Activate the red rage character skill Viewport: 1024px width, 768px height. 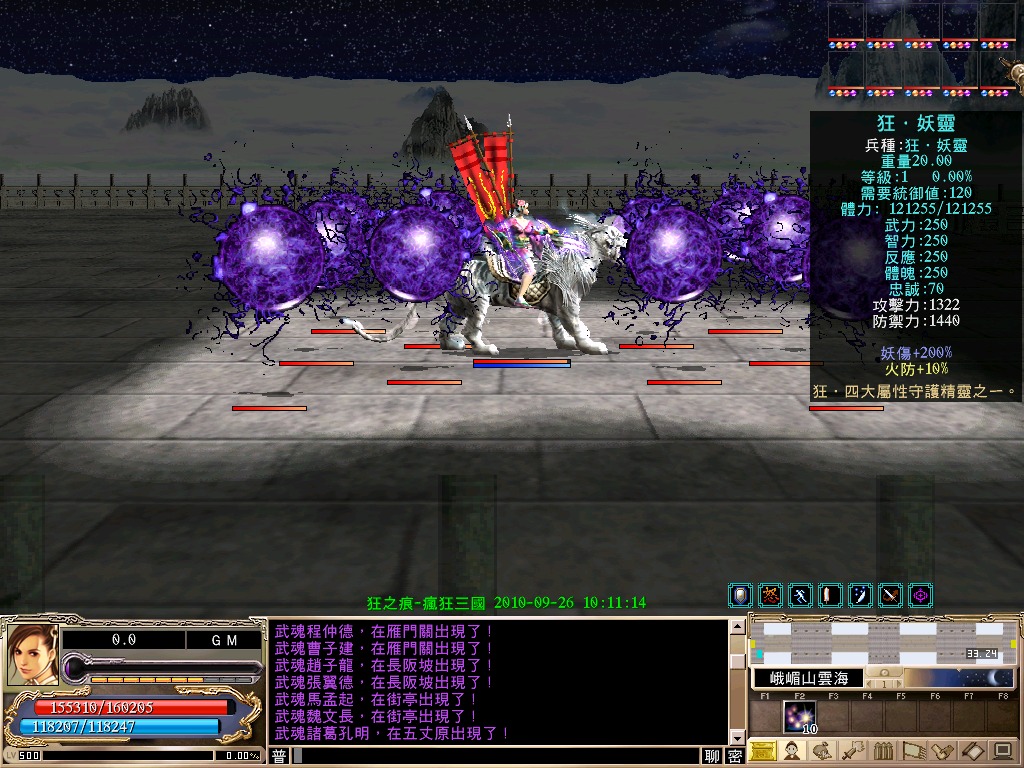tap(770, 596)
